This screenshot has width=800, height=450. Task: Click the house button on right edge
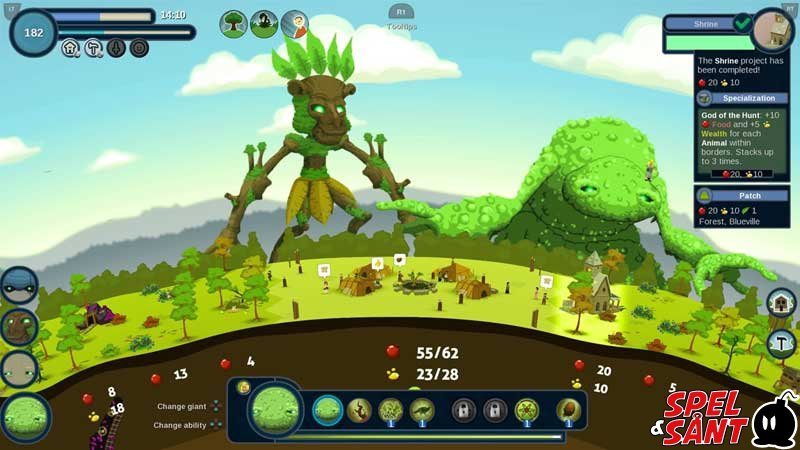click(x=781, y=302)
